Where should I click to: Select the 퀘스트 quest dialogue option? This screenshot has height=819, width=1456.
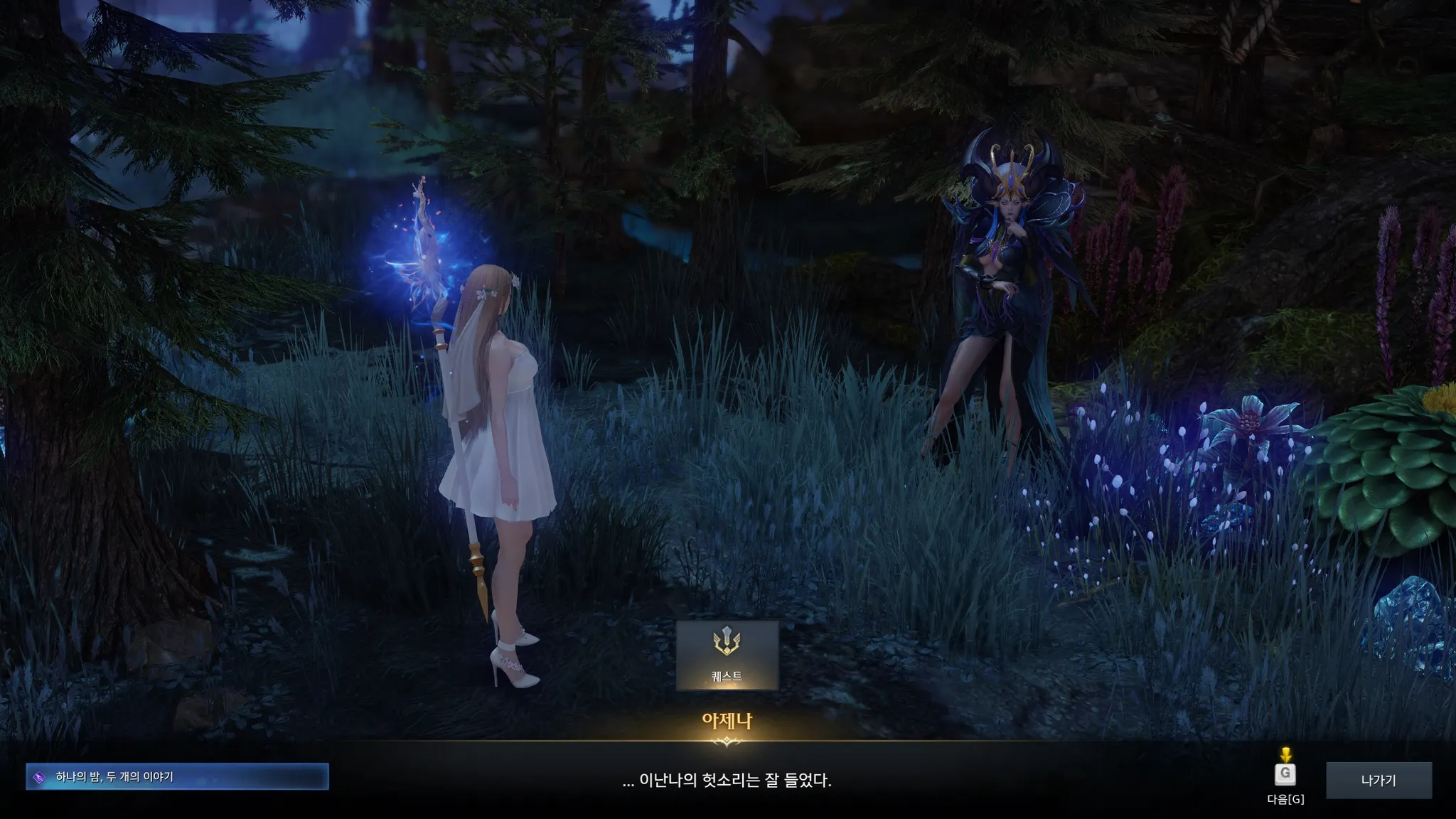tap(727, 655)
